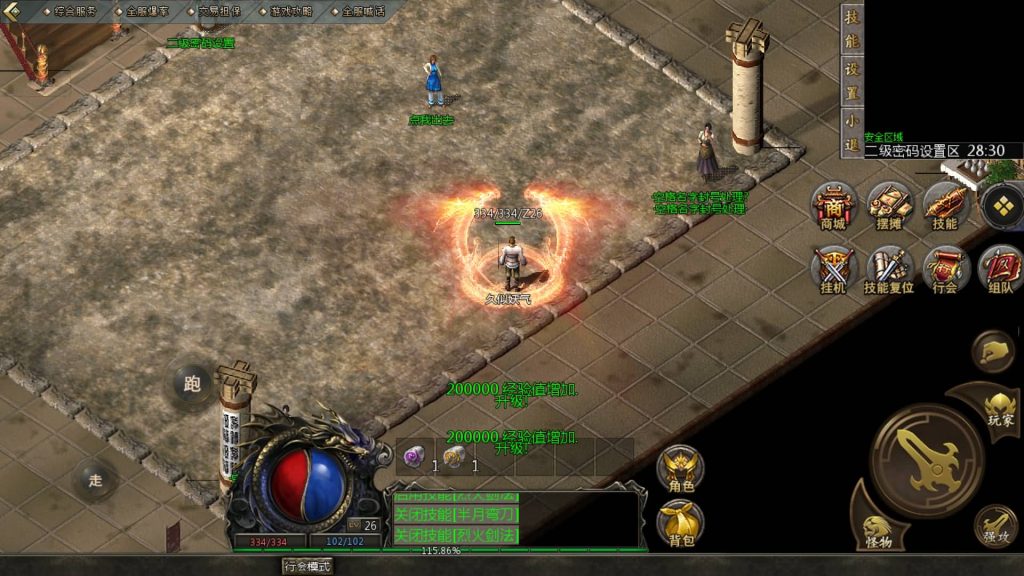Open the round 技能 skills icon
Viewport: 1024px width, 576px height.
coord(944,205)
